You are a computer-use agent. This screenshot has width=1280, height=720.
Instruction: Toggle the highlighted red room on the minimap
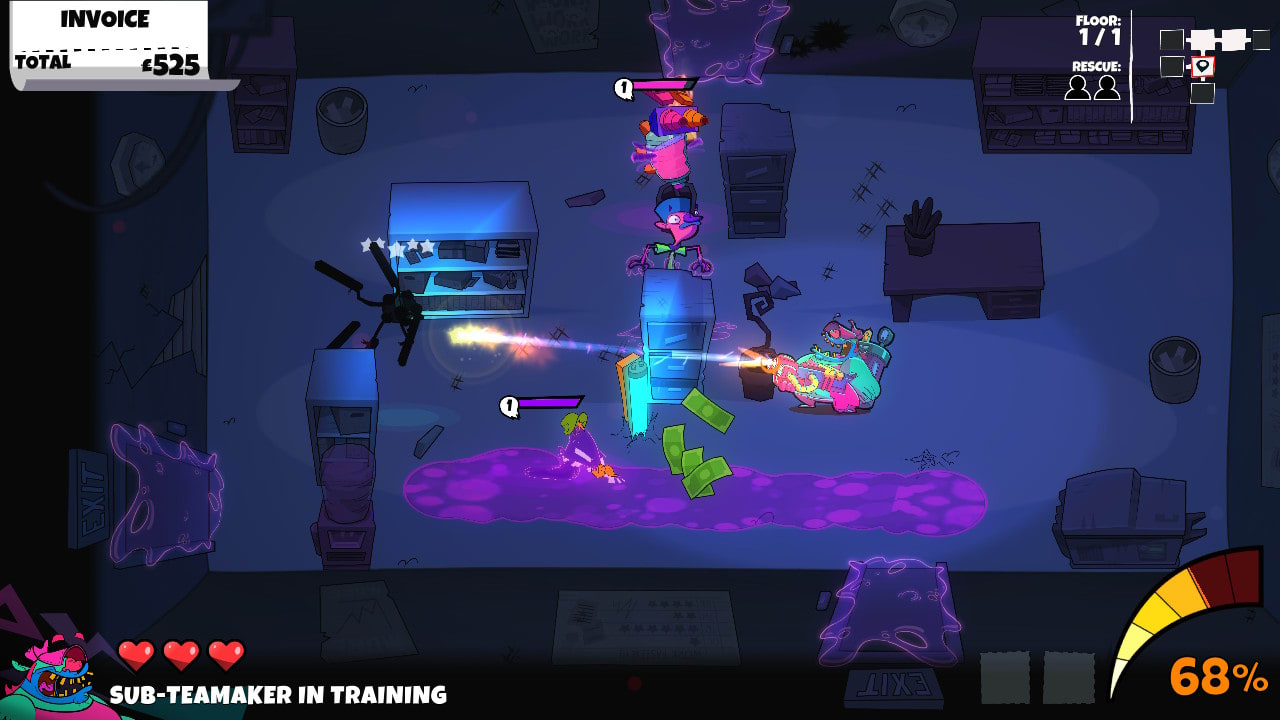[1202, 67]
